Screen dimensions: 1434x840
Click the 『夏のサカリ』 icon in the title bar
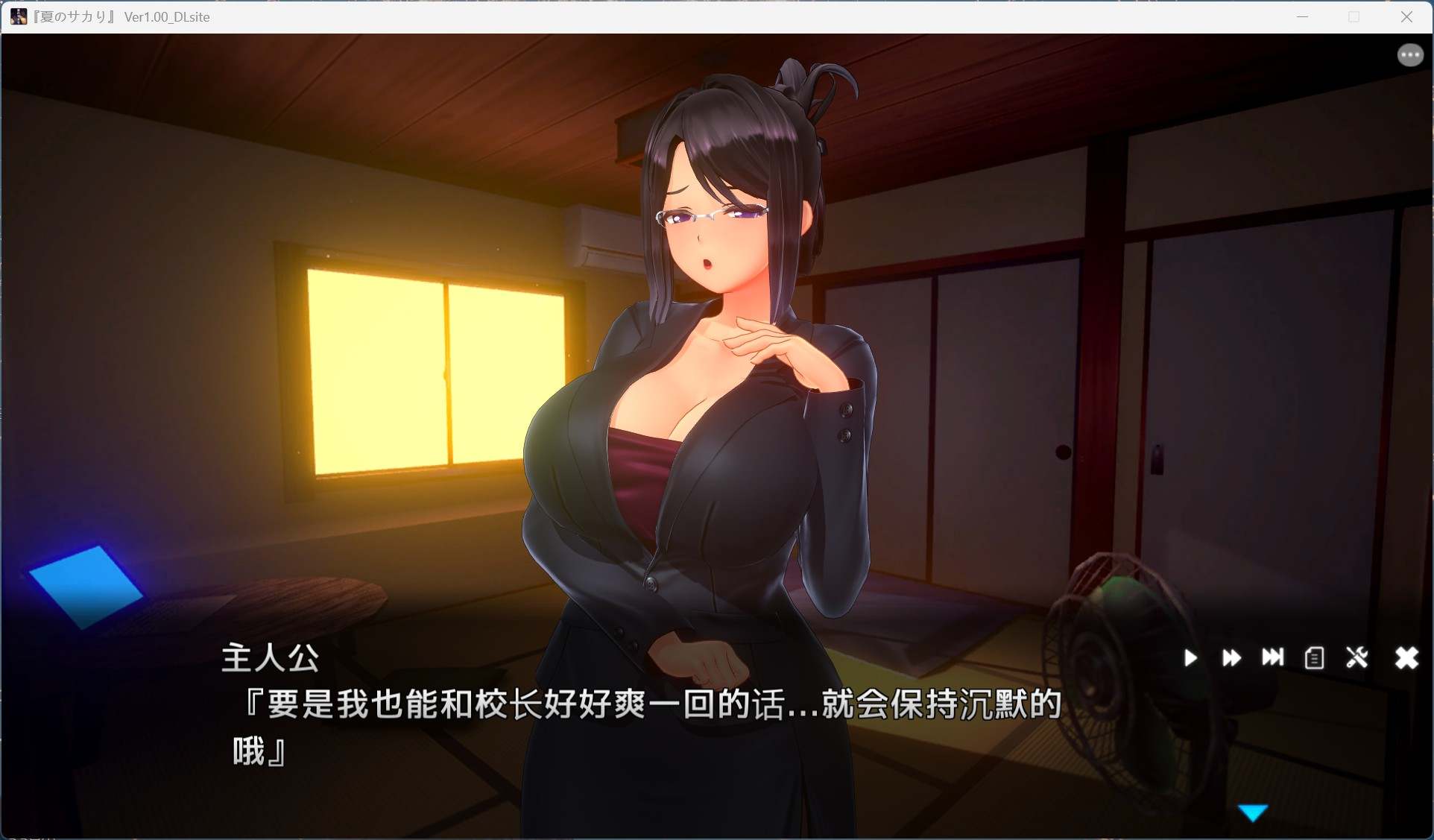[x=18, y=16]
